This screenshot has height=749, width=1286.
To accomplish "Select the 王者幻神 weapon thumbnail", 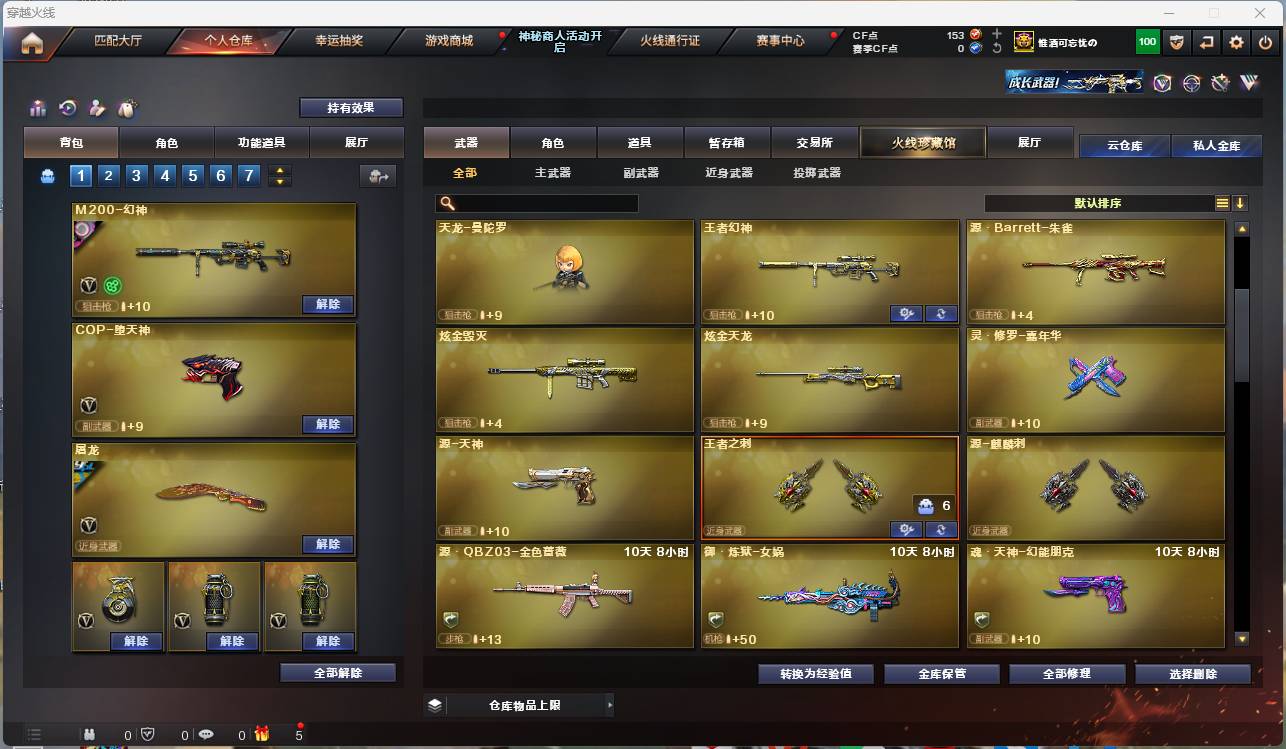I will tap(829, 270).
